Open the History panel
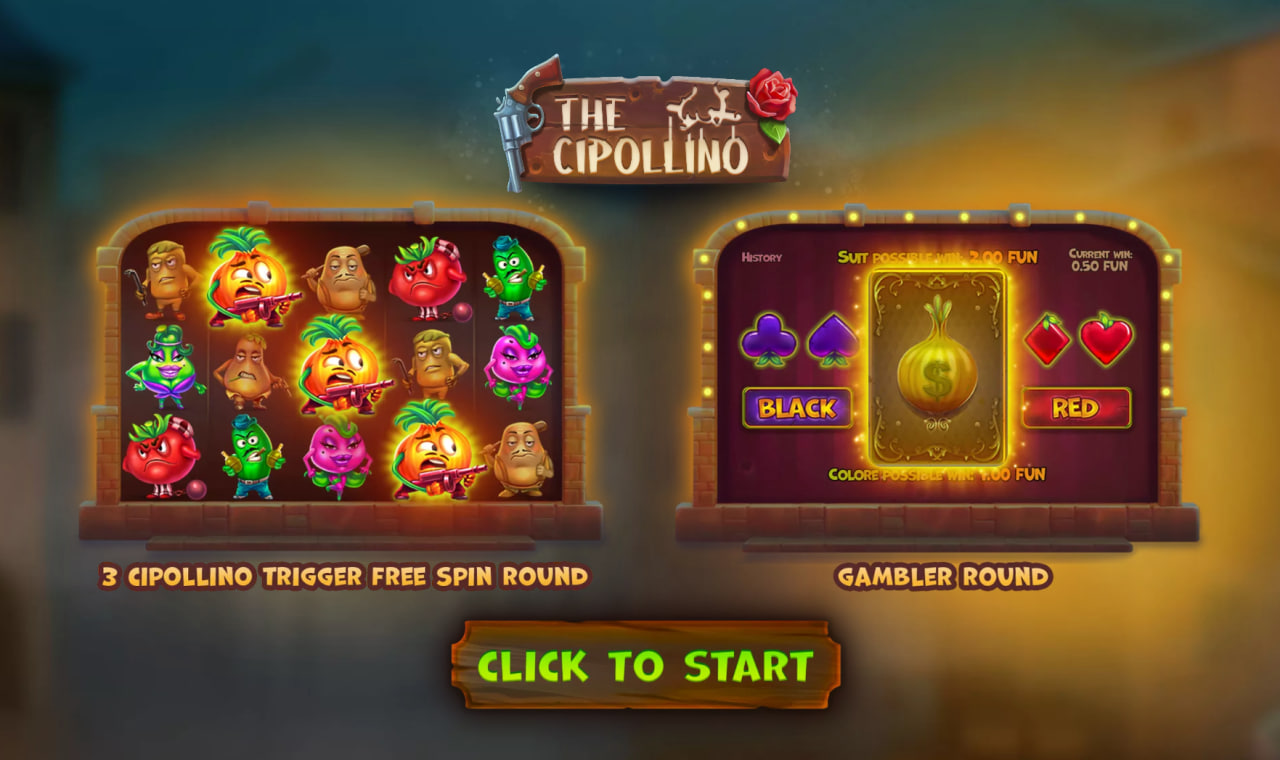 [762, 256]
